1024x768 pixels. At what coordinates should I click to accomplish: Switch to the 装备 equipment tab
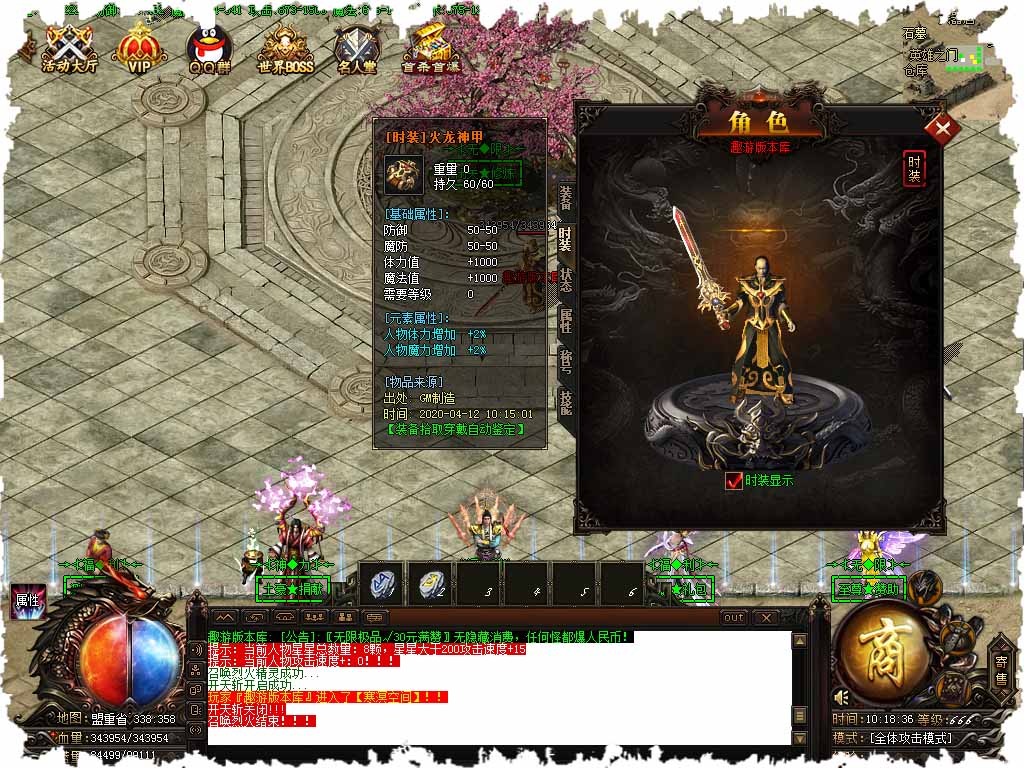click(x=566, y=198)
